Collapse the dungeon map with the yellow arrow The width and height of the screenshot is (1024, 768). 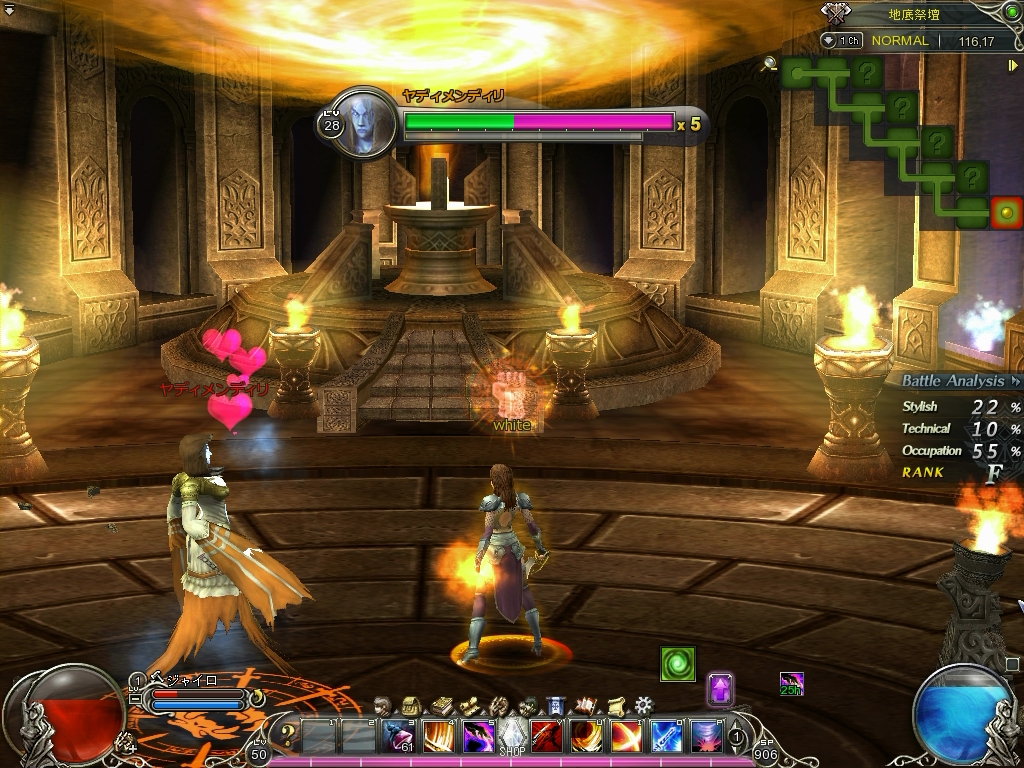(x=1013, y=65)
